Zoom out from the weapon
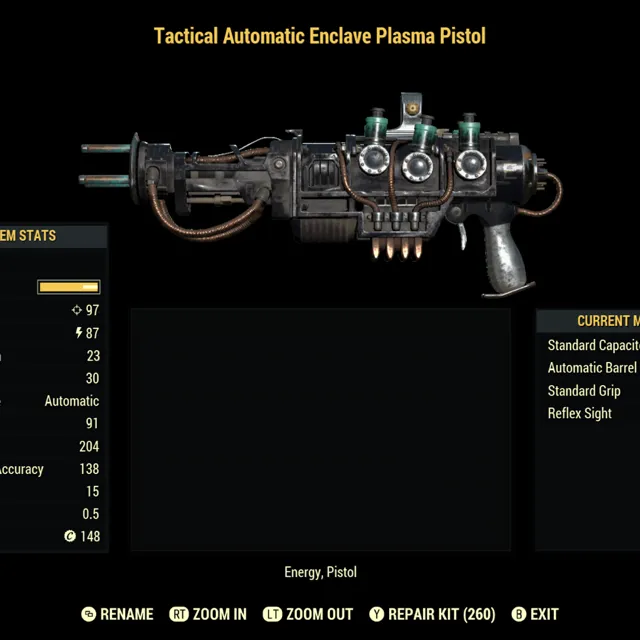Screen dimensions: 640x640 pyautogui.click(x=308, y=614)
